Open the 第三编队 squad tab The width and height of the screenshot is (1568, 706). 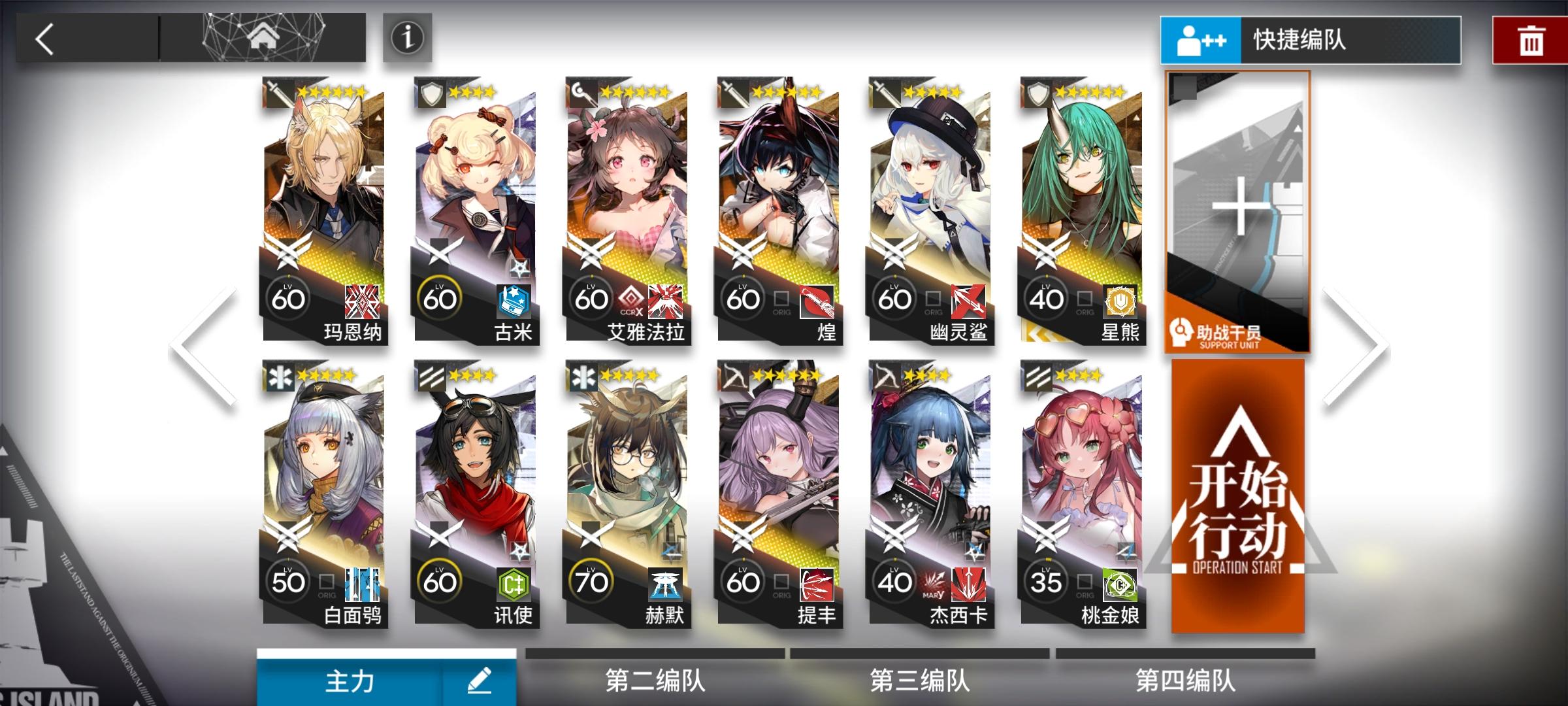click(921, 680)
